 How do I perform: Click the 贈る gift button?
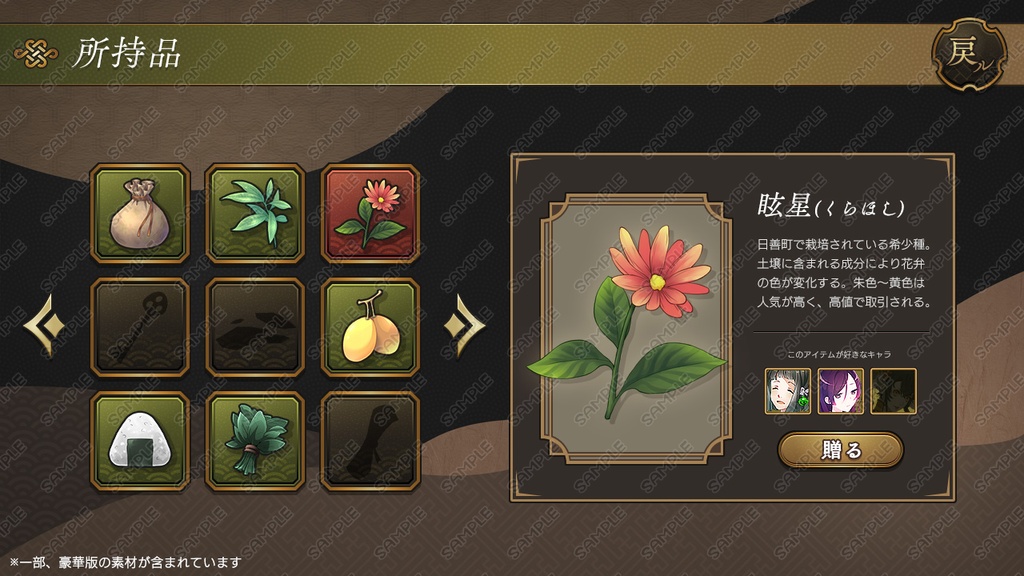point(840,450)
